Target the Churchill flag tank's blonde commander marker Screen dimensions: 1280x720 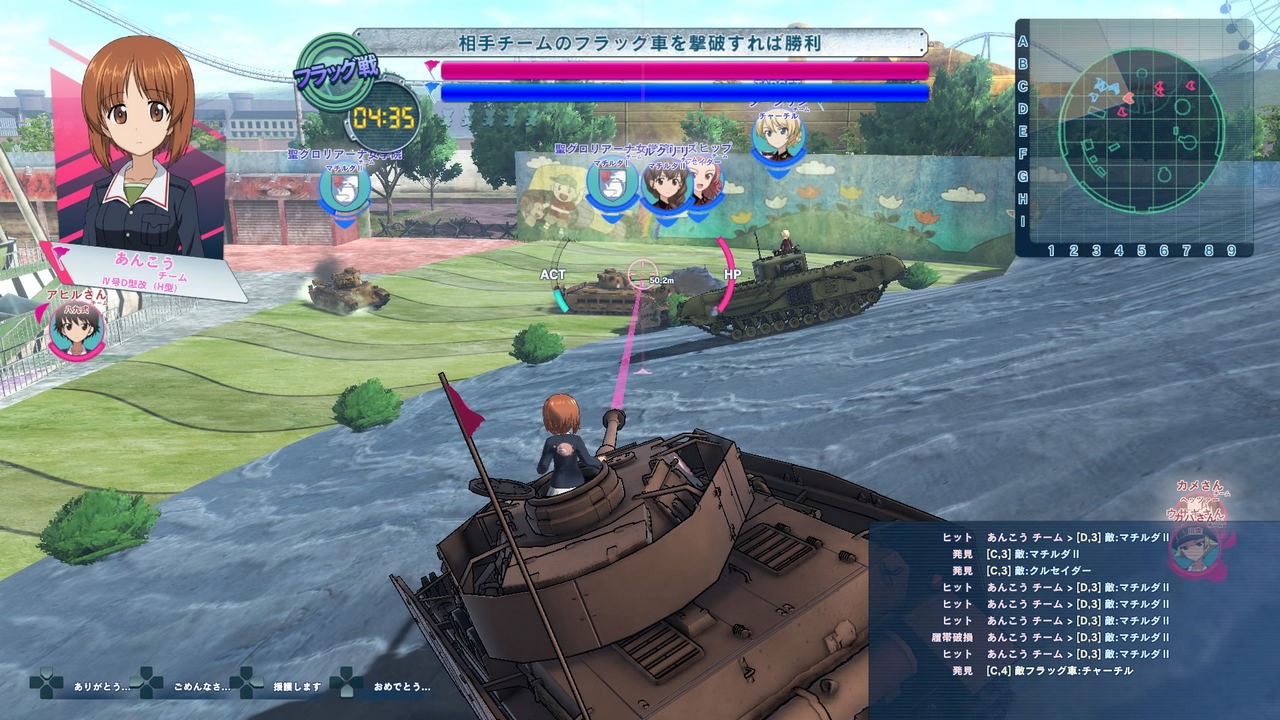coord(778,136)
